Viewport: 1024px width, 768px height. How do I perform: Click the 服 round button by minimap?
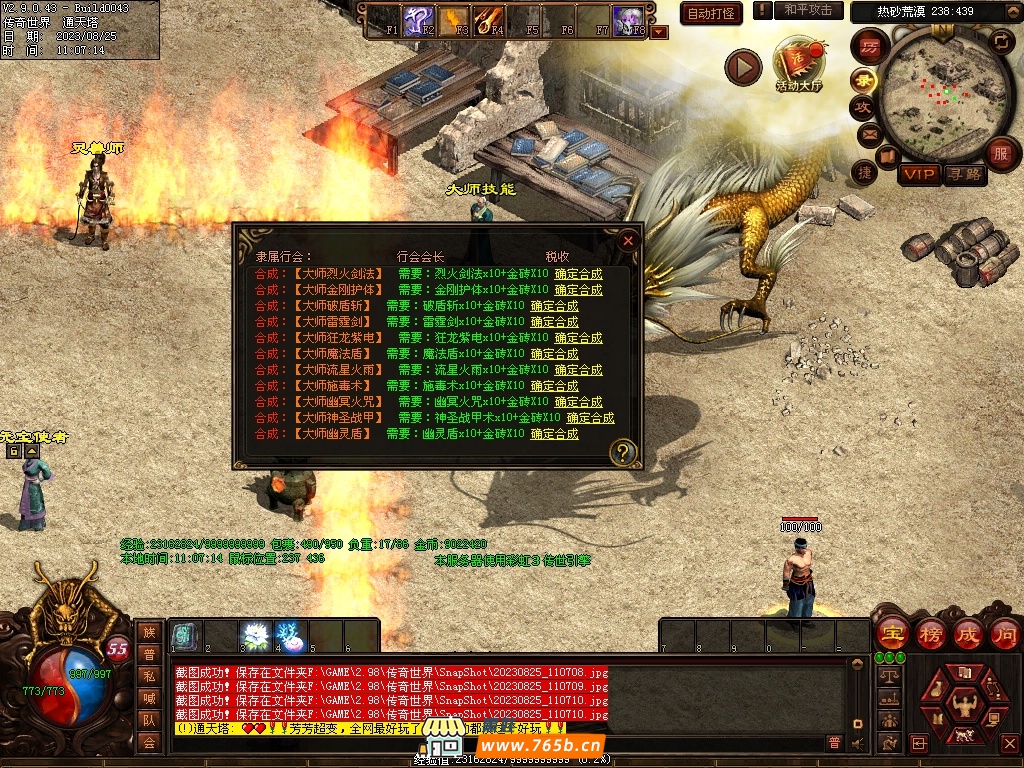coord(1000,154)
